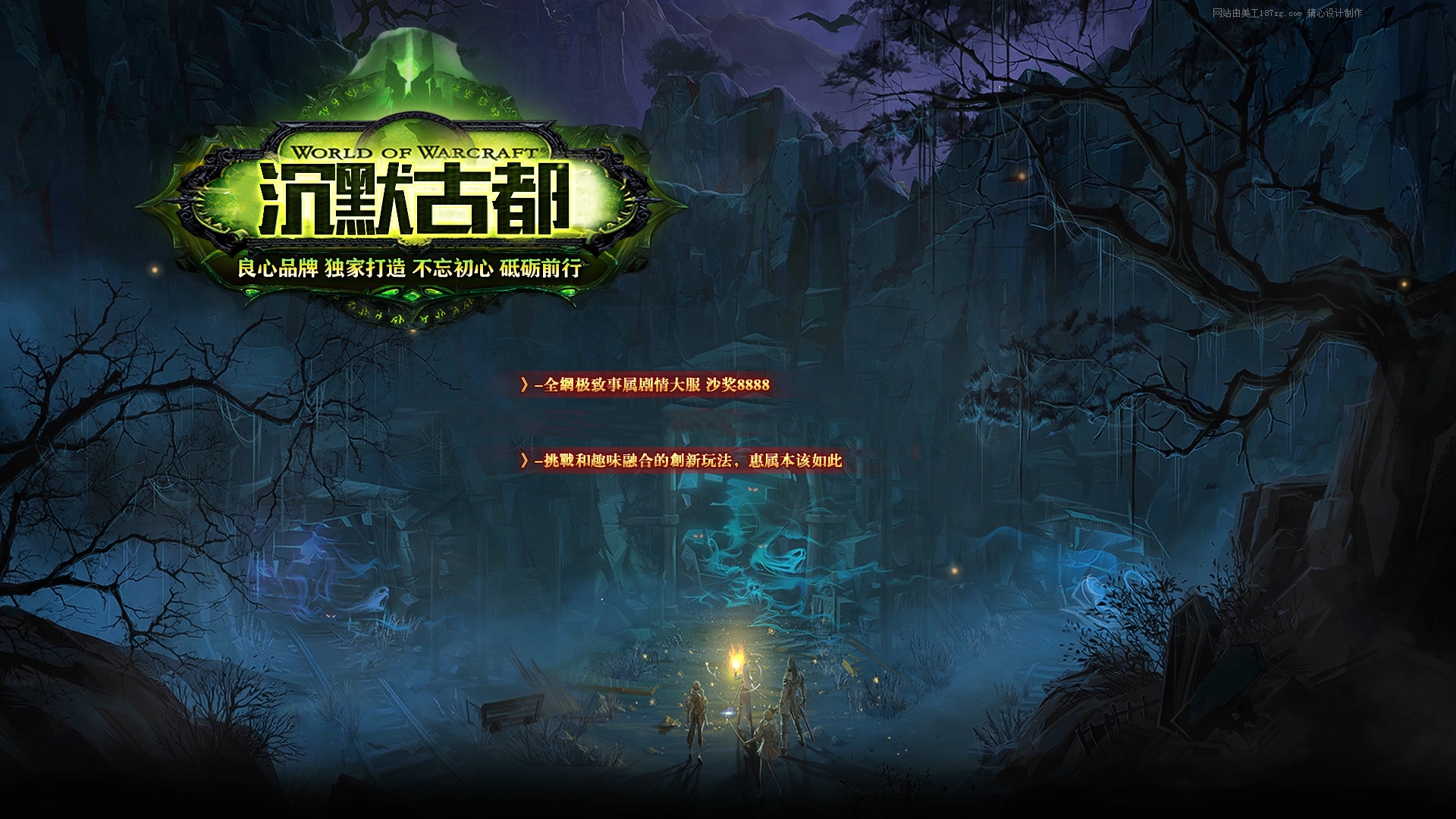Select the red text line starting with 挑戰

pyautogui.click(x=681, y=460)
